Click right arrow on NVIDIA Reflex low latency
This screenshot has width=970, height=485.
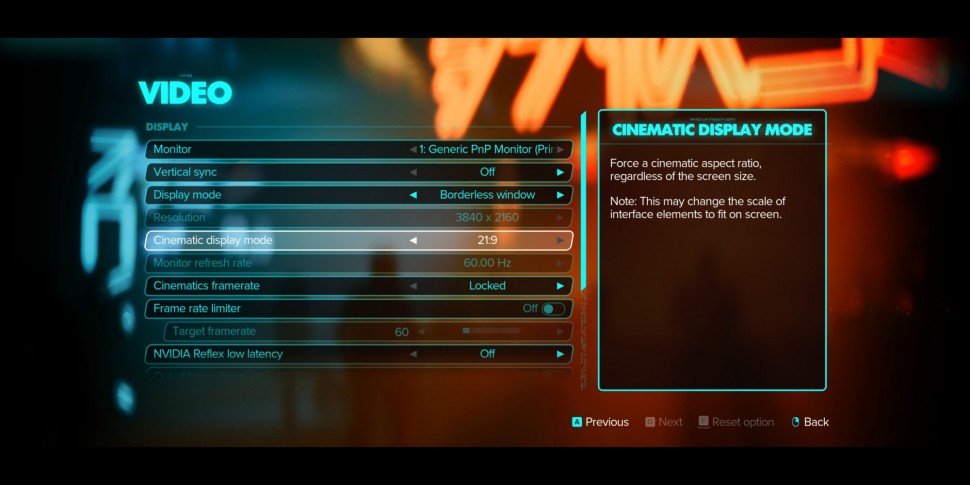pyautogui.click(x=560, y=354)
